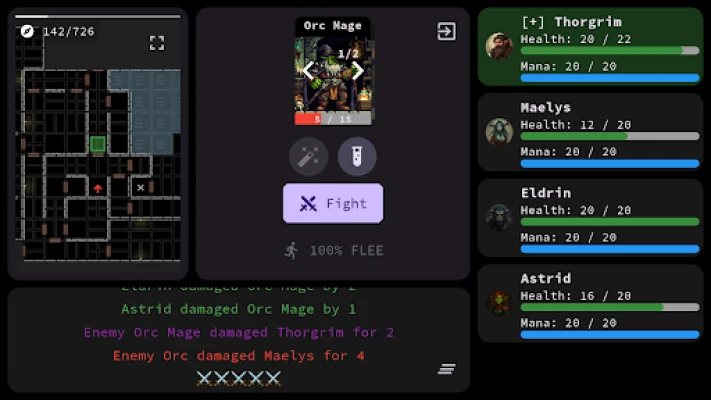The height and width of the screenshot is (400, 711).
Task: Show the previous enemy with the left arrow
Action: click(x=309, y=70)
